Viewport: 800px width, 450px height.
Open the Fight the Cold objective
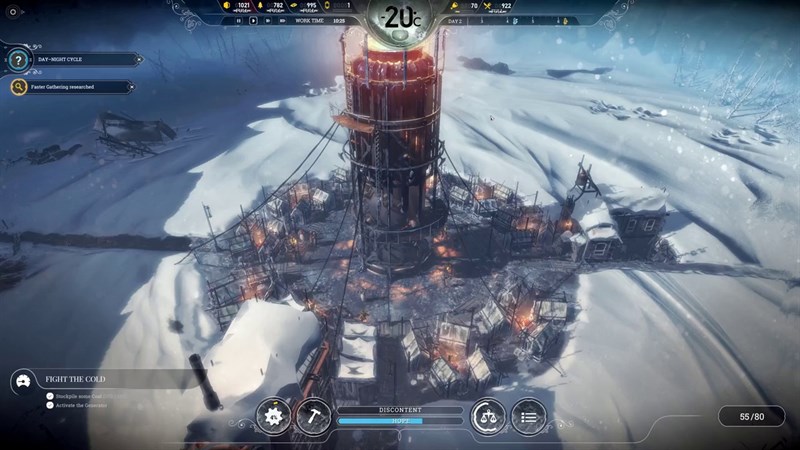(100, 380)
